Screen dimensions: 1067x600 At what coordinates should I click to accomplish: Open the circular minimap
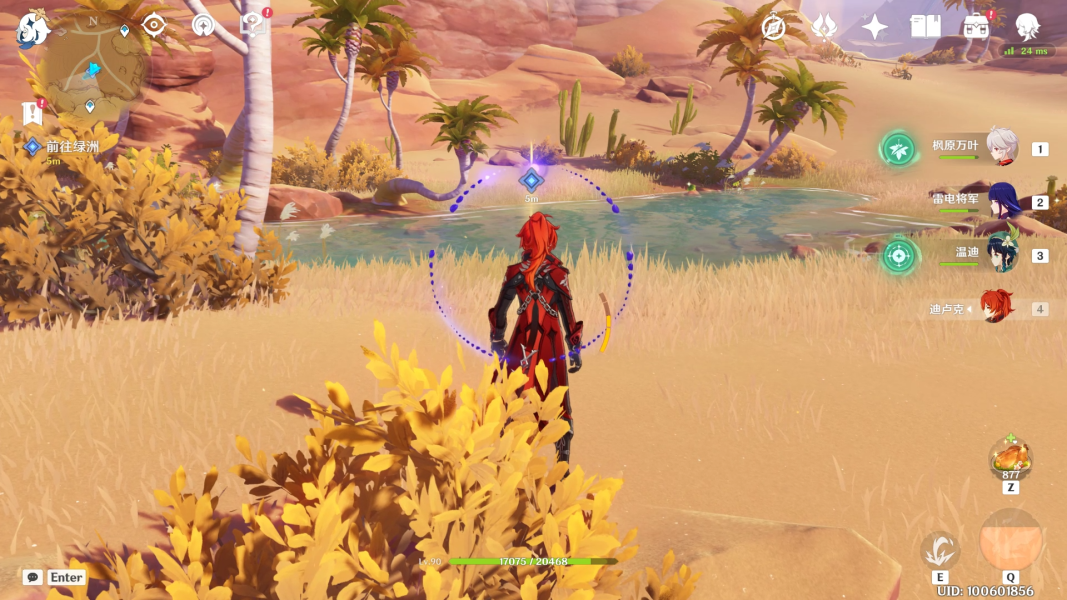click(94, 68)
